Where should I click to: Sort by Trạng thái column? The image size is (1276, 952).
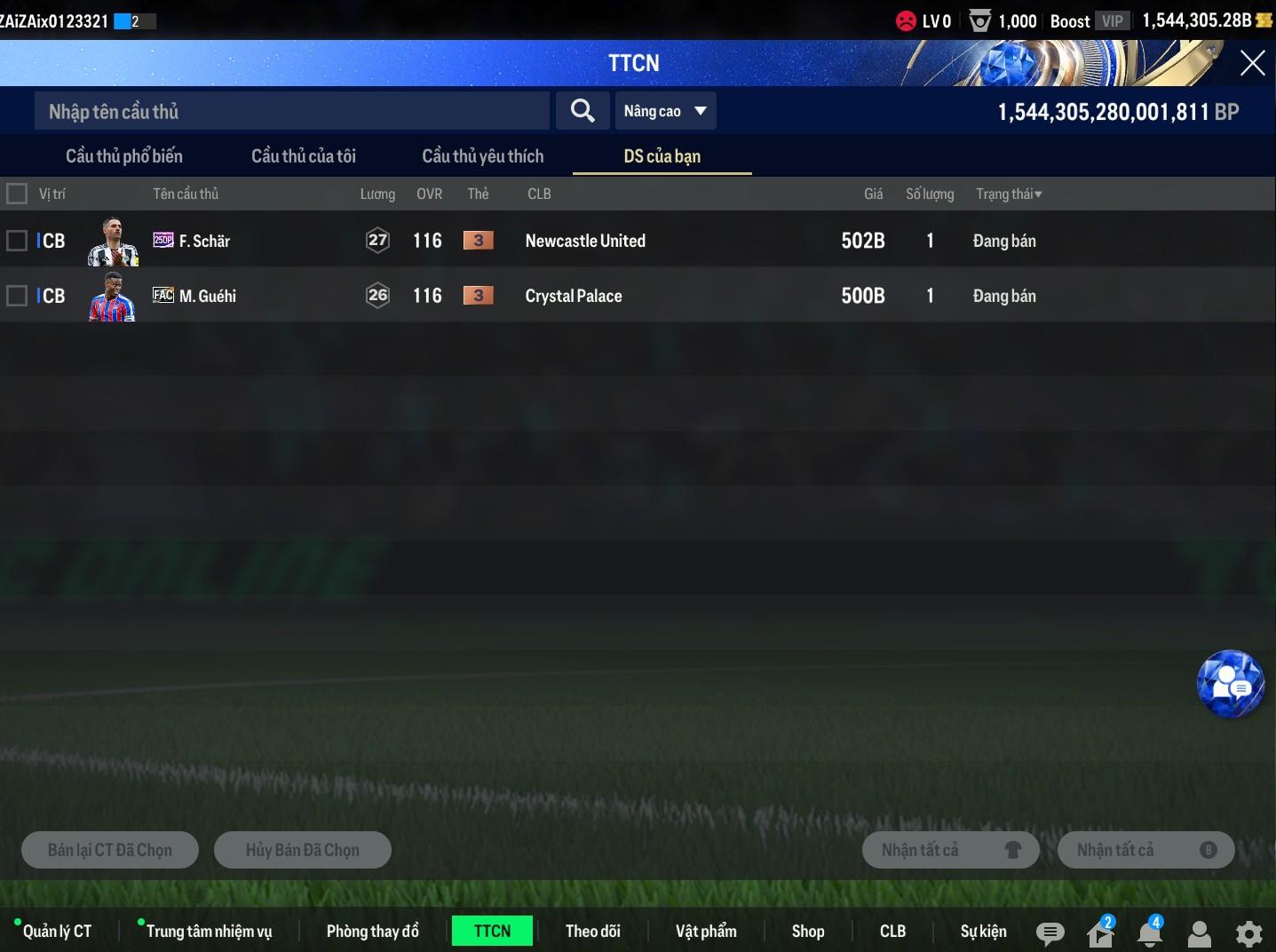click(x=1009, y=194)
